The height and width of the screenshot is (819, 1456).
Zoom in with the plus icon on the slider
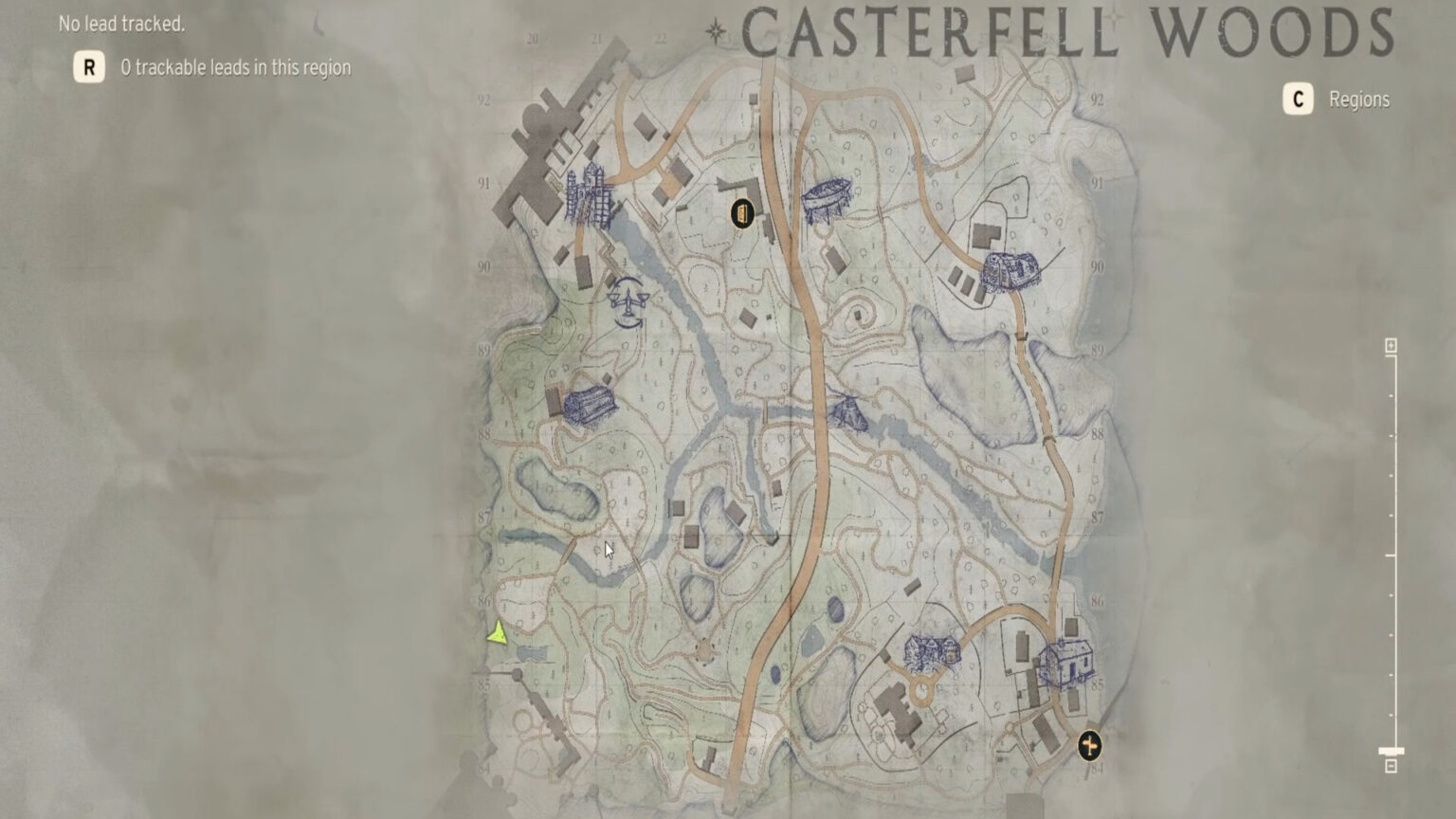pos(1392,344)
